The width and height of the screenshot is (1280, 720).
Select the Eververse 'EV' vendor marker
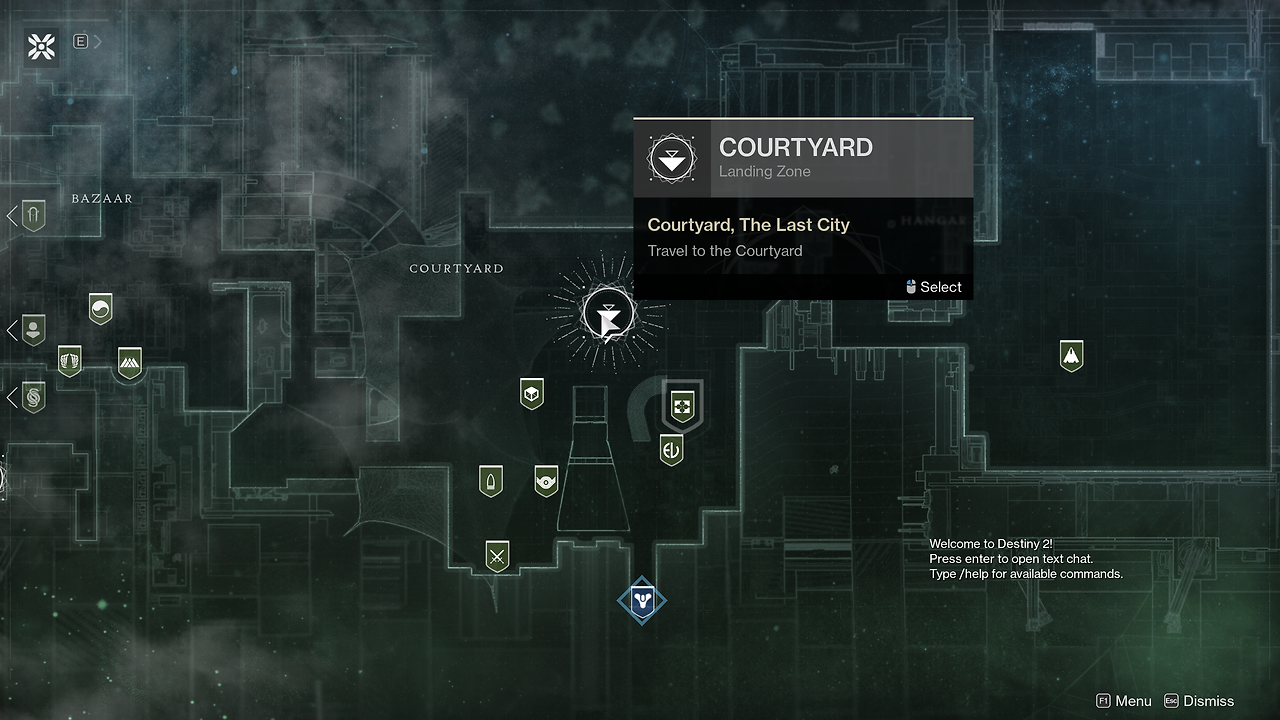click(671, 450)
